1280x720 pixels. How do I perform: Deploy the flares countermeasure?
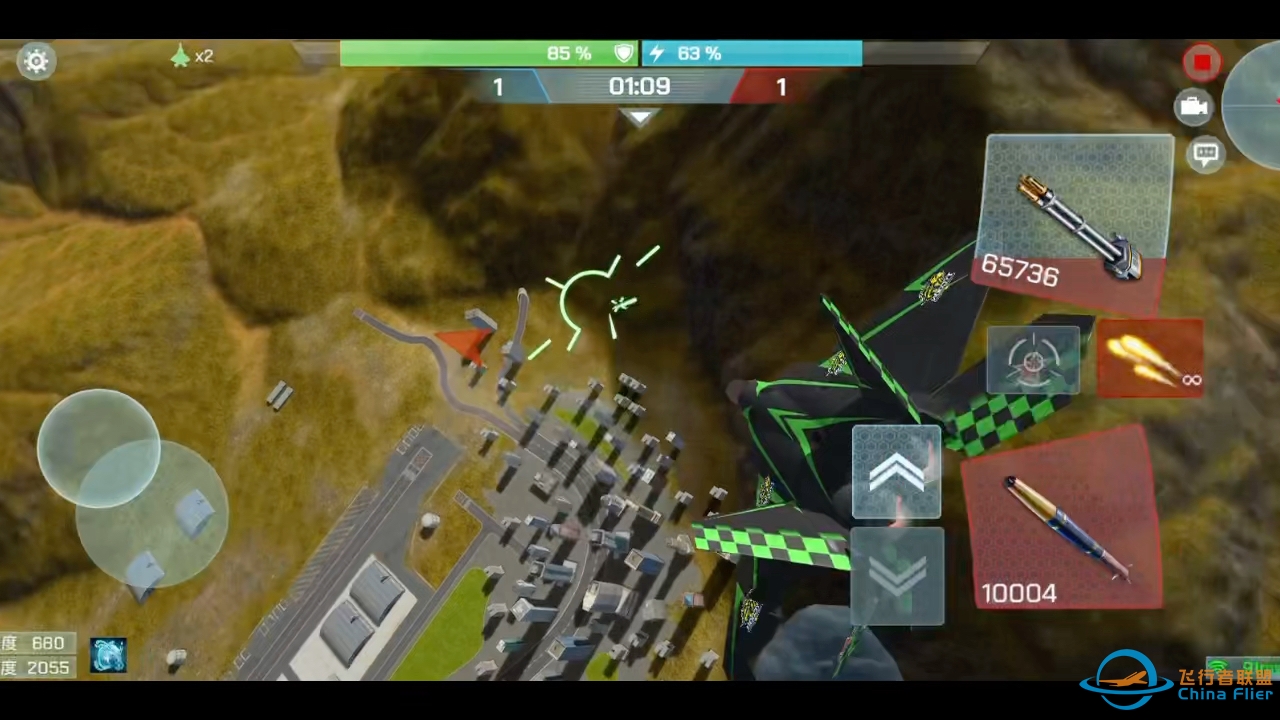point(1150,359)
